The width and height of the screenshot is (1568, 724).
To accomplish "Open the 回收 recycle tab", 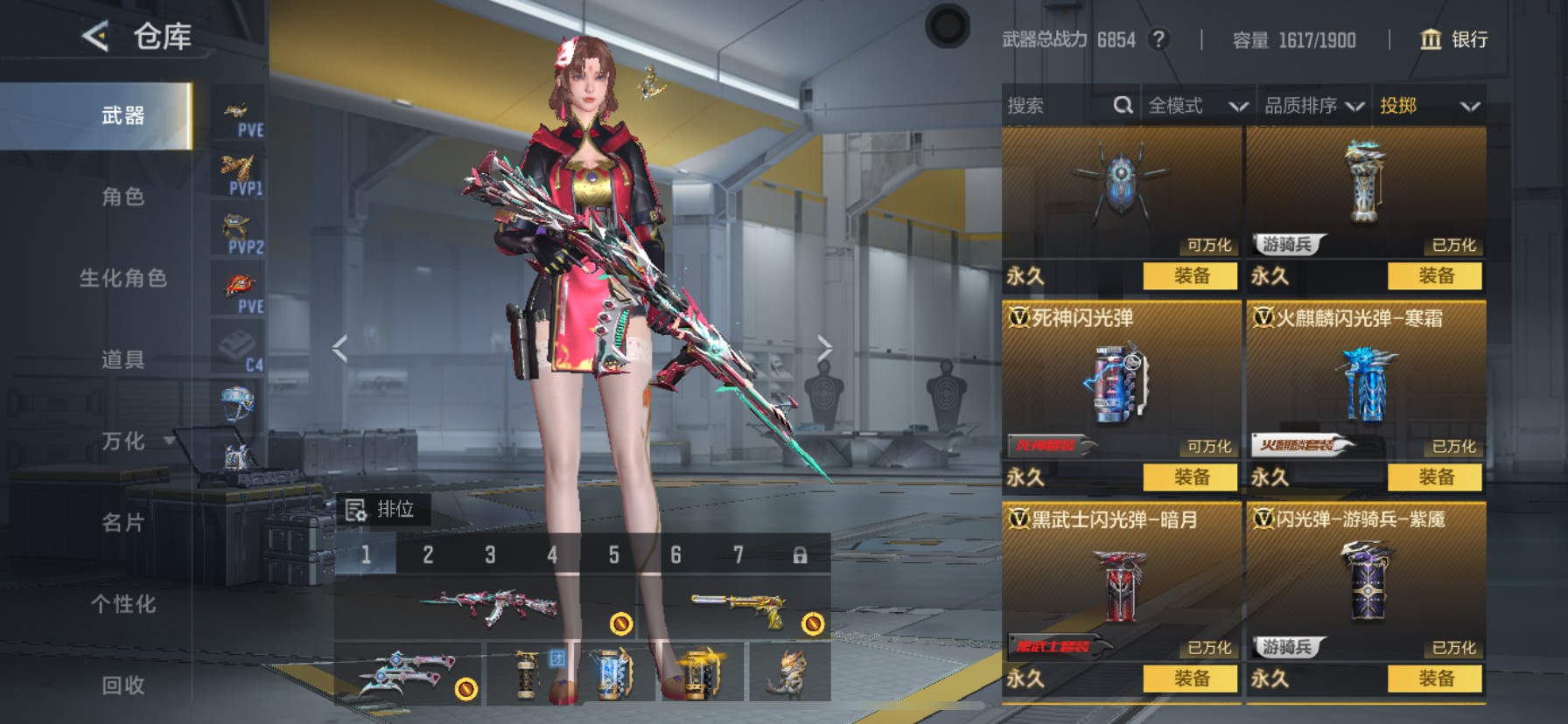I will pos(122,685).
